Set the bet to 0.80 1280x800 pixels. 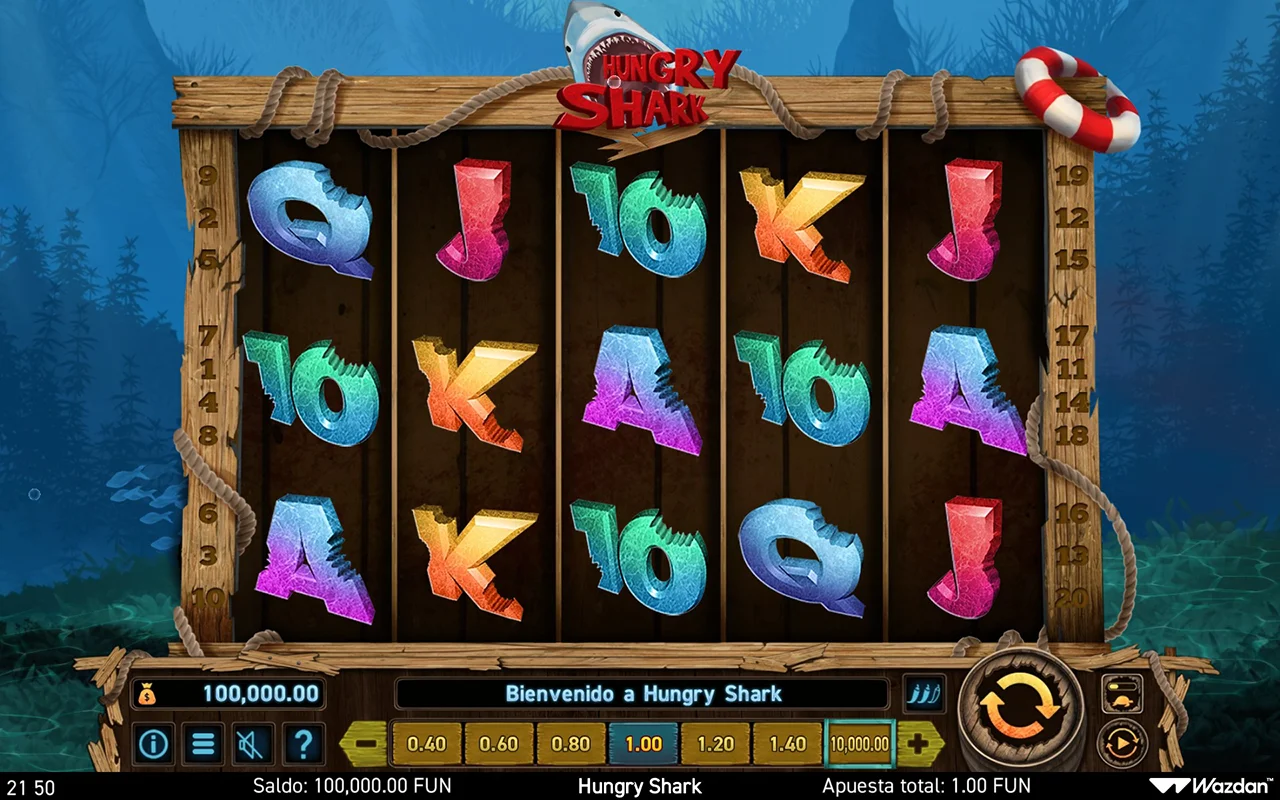point(571,744)
